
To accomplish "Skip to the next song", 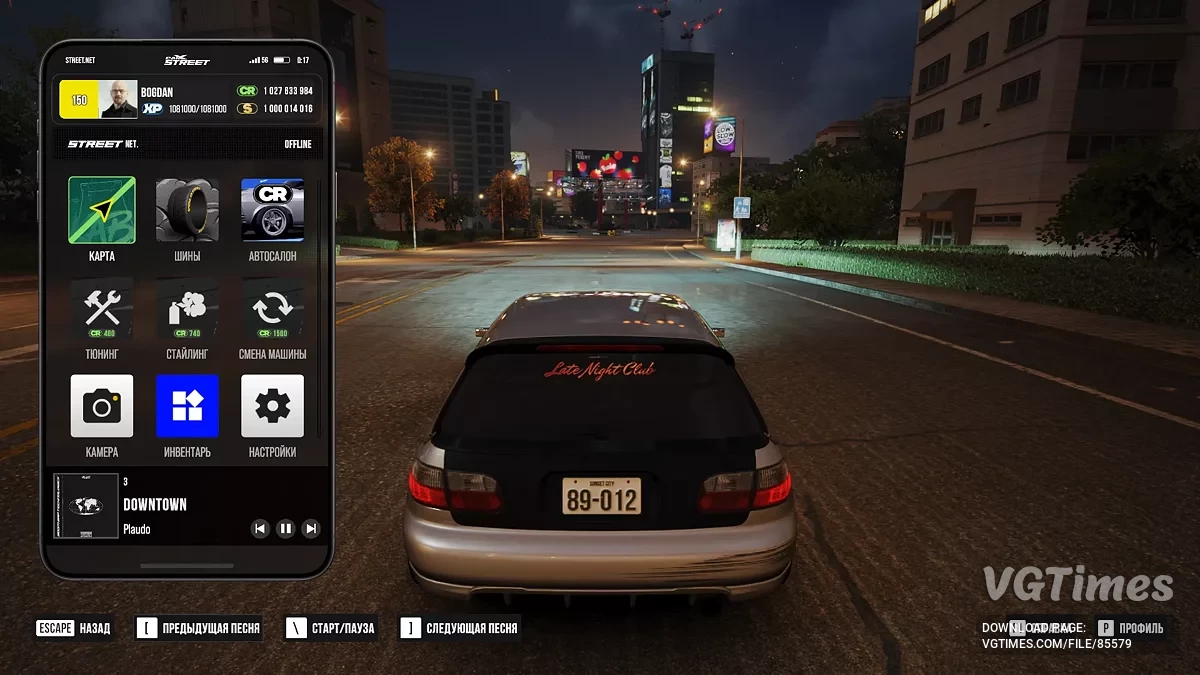I will click(x=311, y=529).
